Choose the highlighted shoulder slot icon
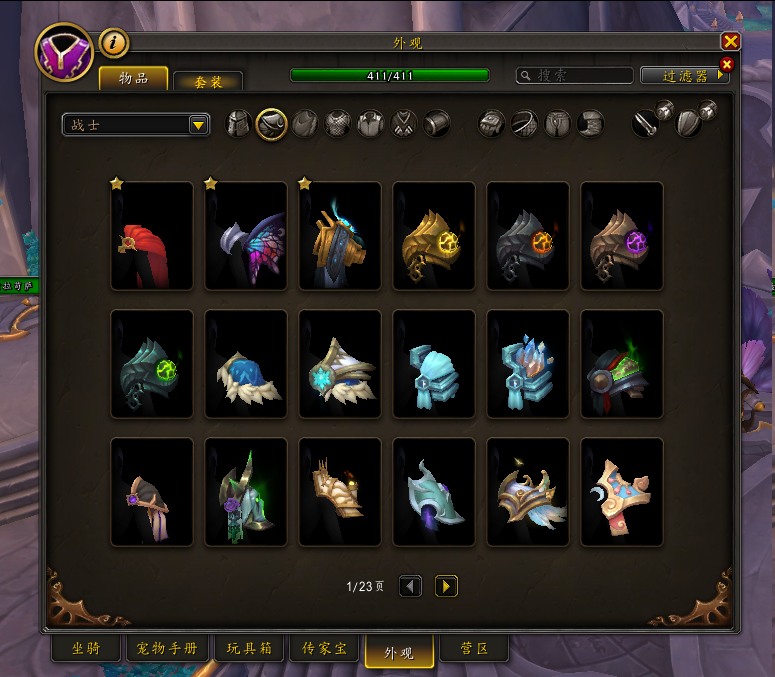This screenshot has width=775, height=677. pyautogui.click(x=272, y=124)
